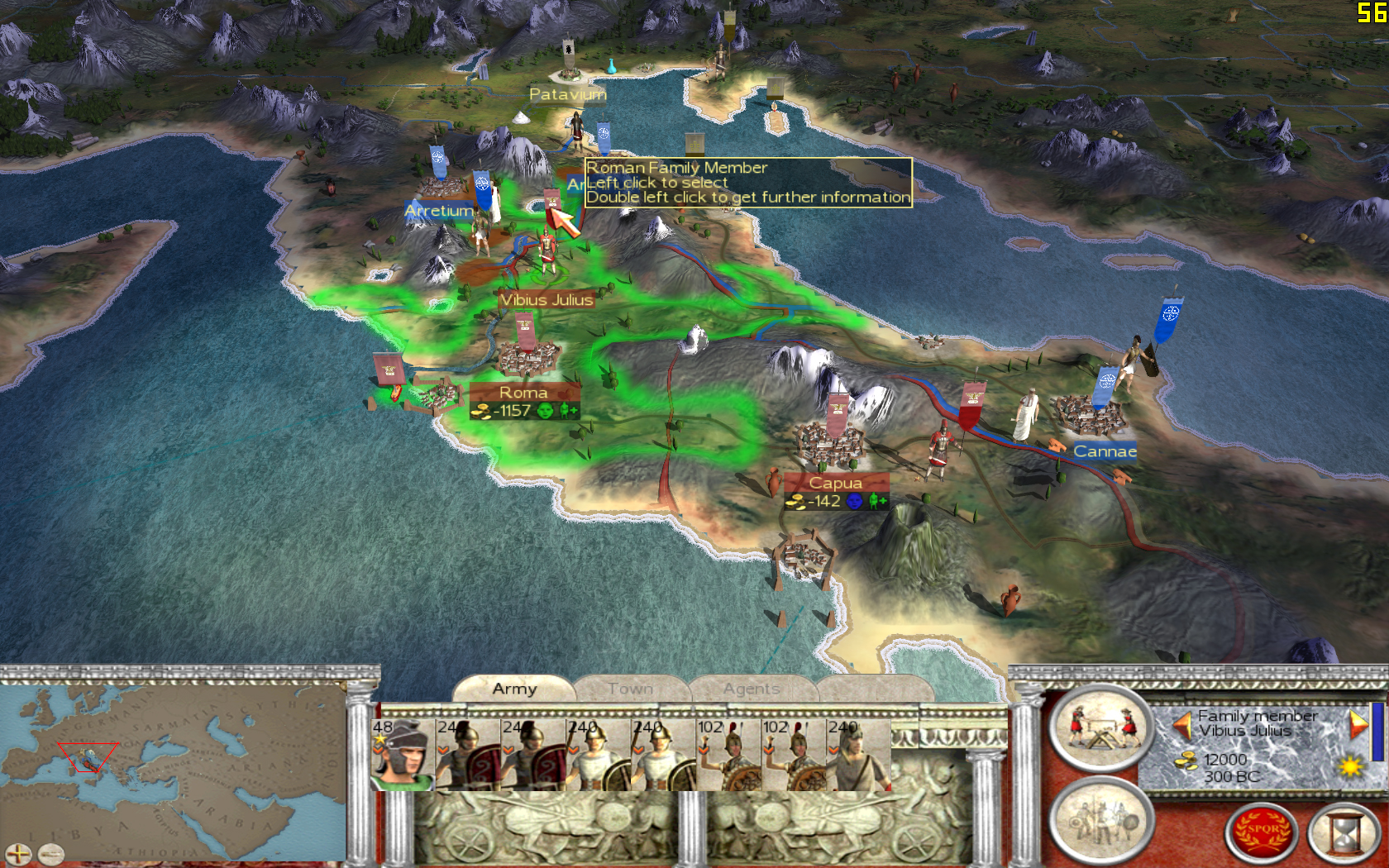Image resolution: width=1389 pixels, height=868 pixels.
Task: Select the Agents tab
Action: pyautogui.click(x=751, y=689)
